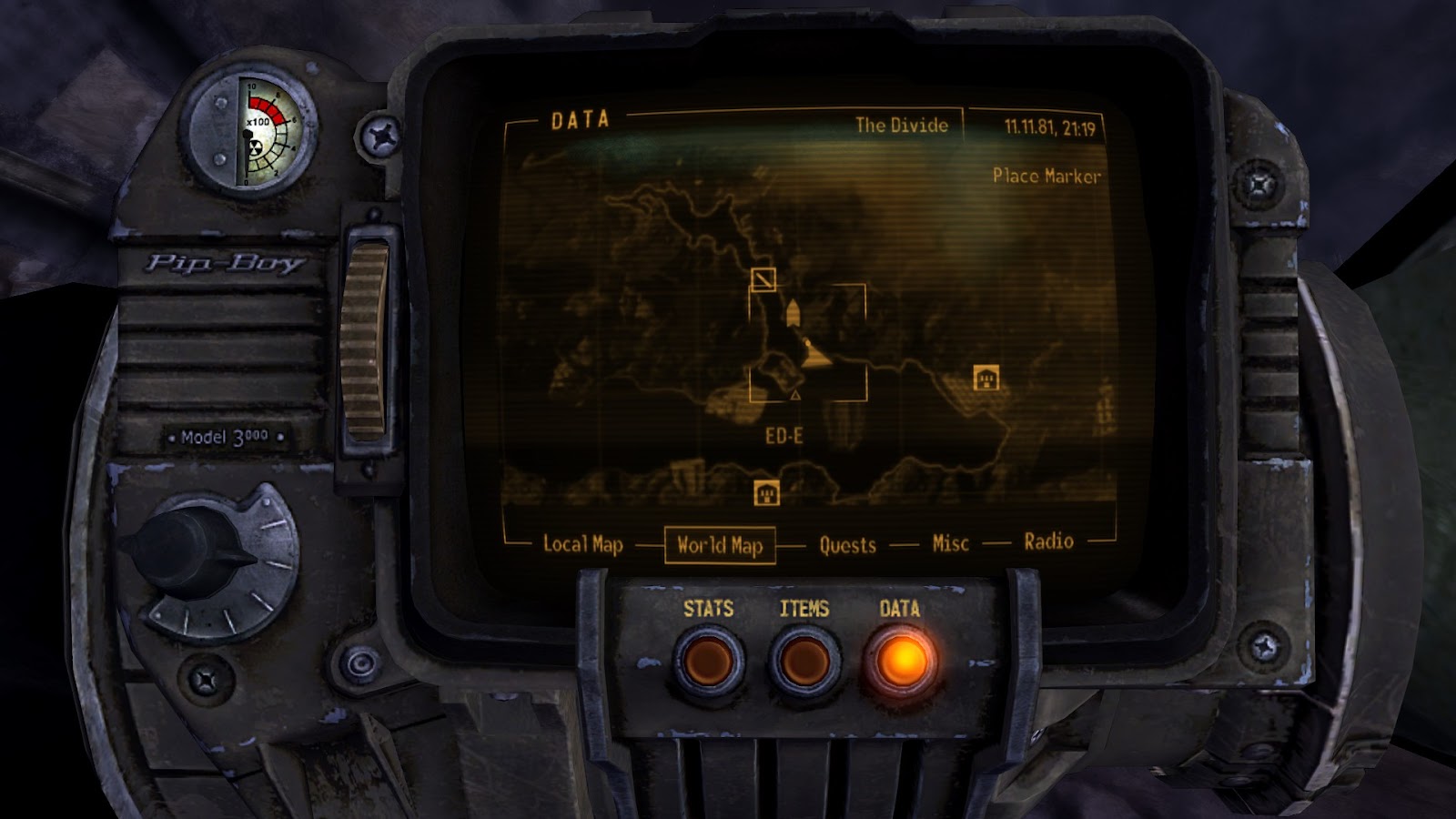Switch to the Radio tab
The image size is (1456, 819).
coord(1049,543)
